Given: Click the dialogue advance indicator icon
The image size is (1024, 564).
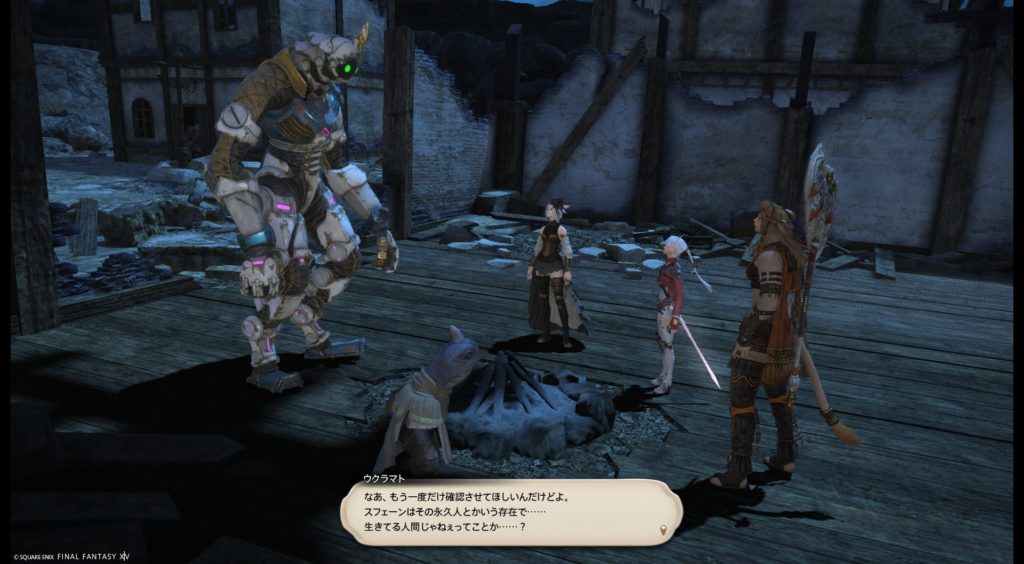Looking at the screenshot, I should (661, 528).
